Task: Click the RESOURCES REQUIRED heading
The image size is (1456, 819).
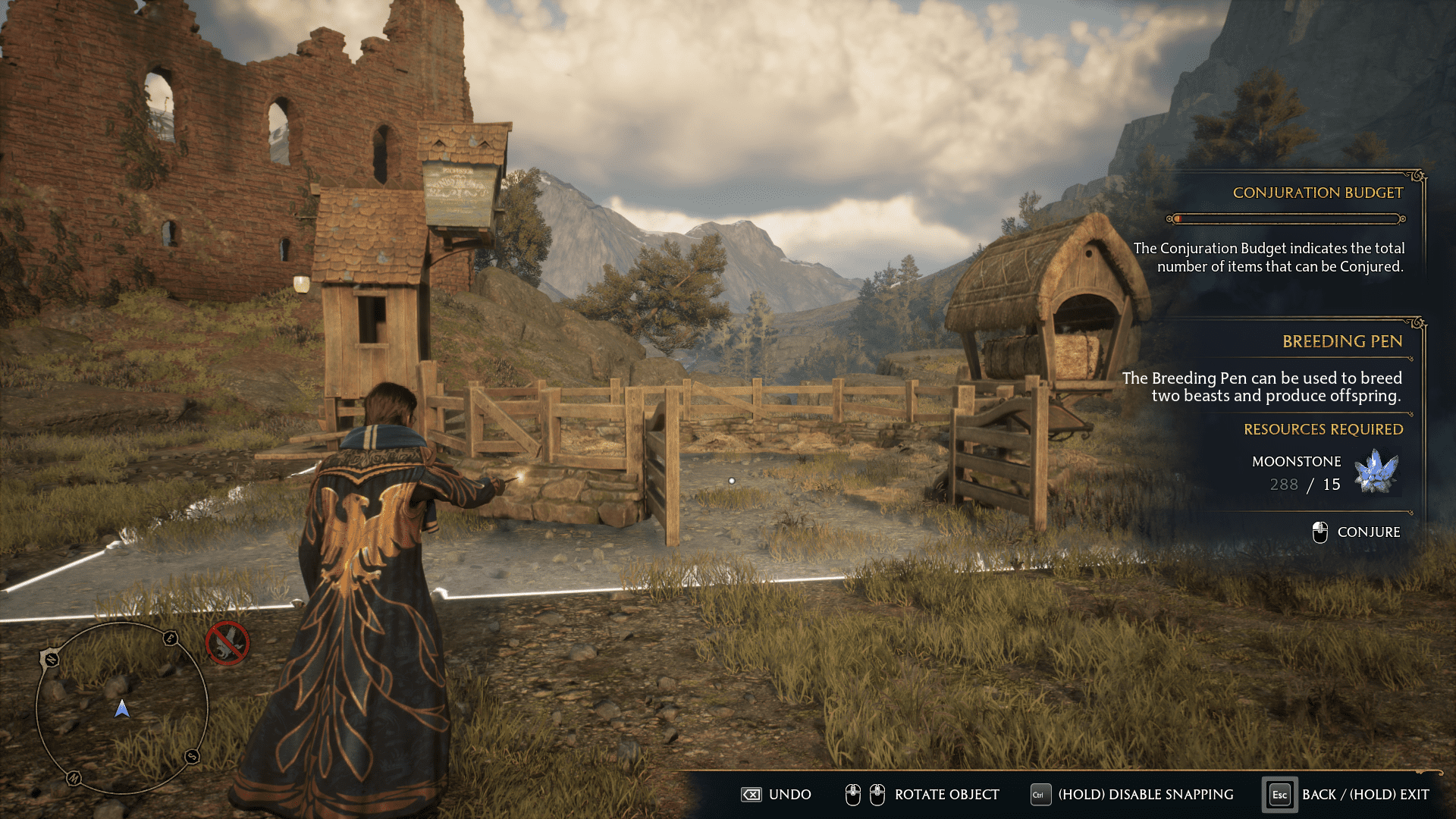Action: [1324, 429]
